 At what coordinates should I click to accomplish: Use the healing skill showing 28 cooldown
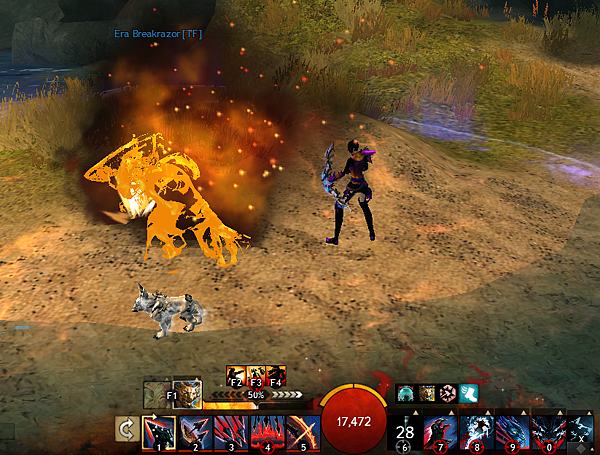[405, 432]
